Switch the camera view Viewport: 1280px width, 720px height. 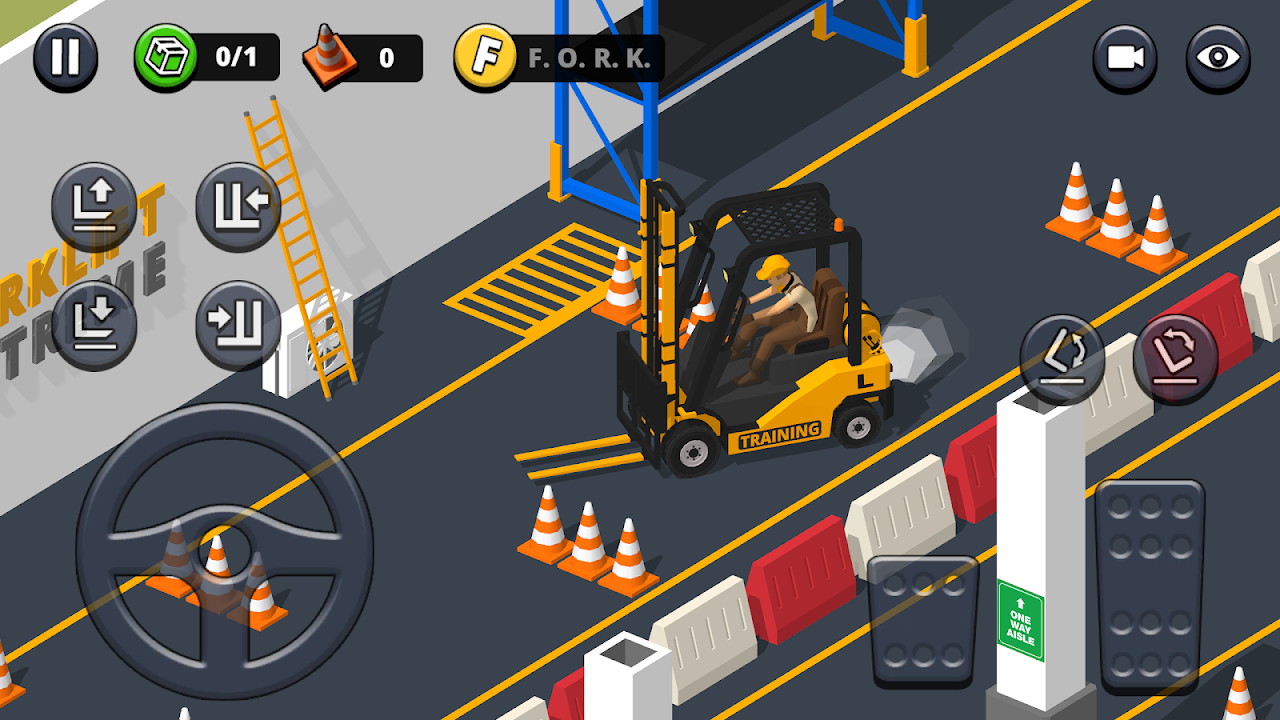pyautogui.click(x=1125, y=58)
